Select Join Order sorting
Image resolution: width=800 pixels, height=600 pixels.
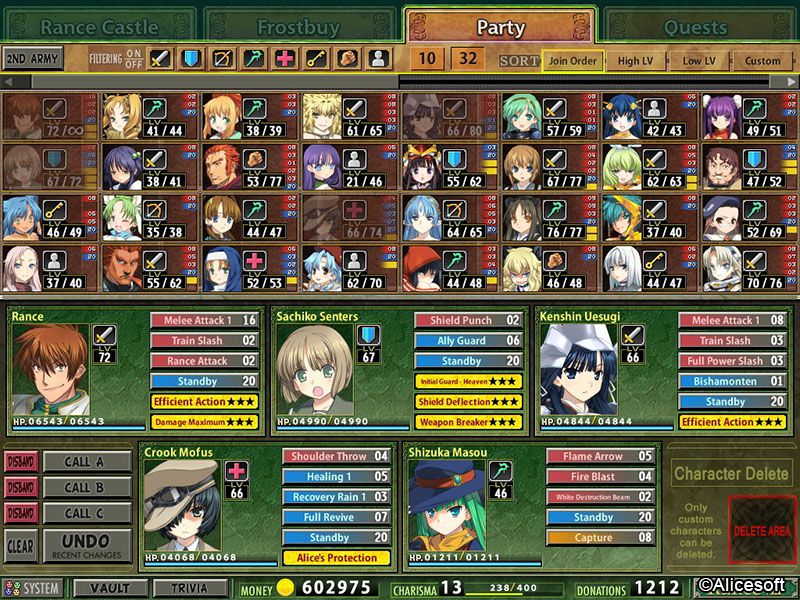(572, 61)
